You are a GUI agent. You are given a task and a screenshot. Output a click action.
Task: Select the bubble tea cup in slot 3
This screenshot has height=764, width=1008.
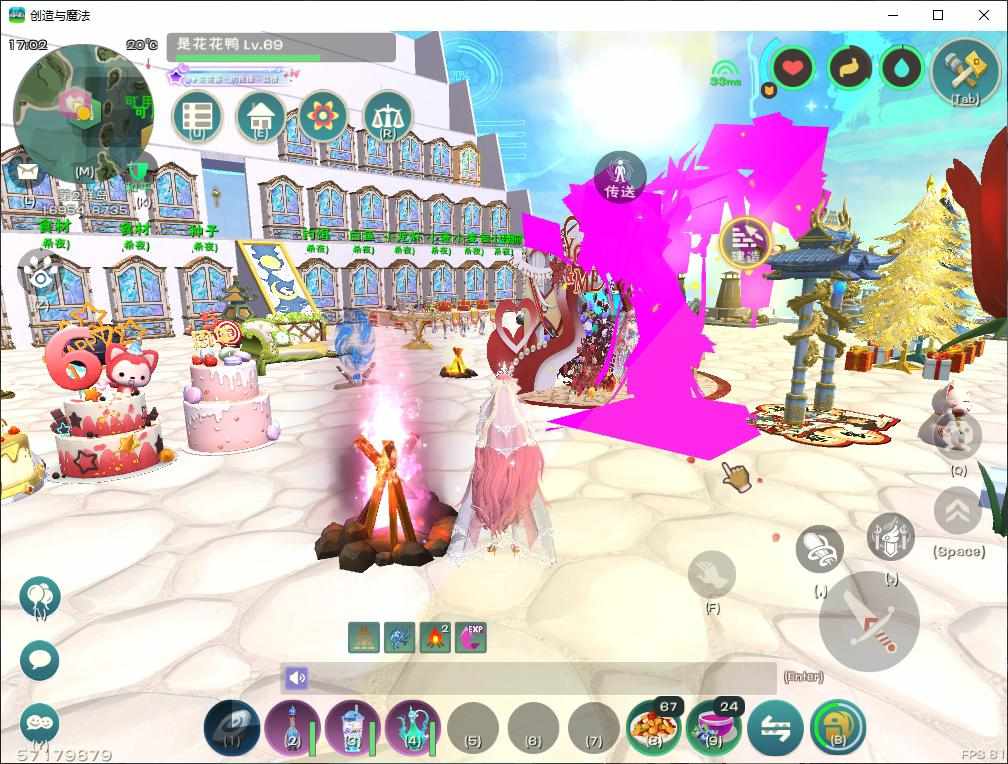(x=351, y=727)
